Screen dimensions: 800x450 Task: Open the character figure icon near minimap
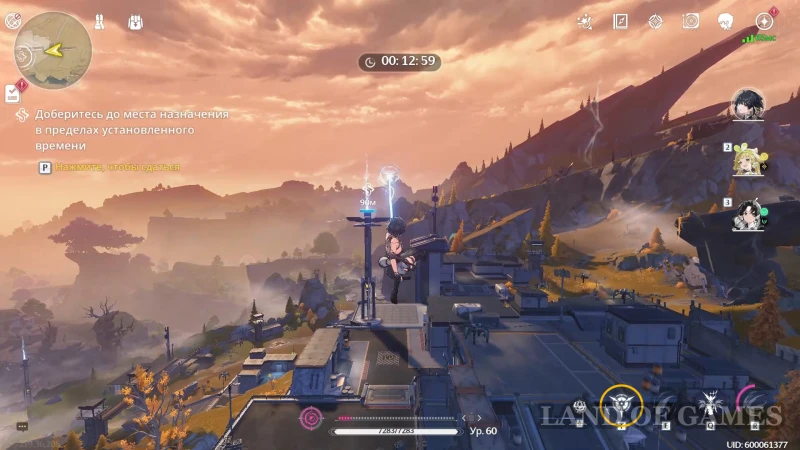[x=100, y=21]
